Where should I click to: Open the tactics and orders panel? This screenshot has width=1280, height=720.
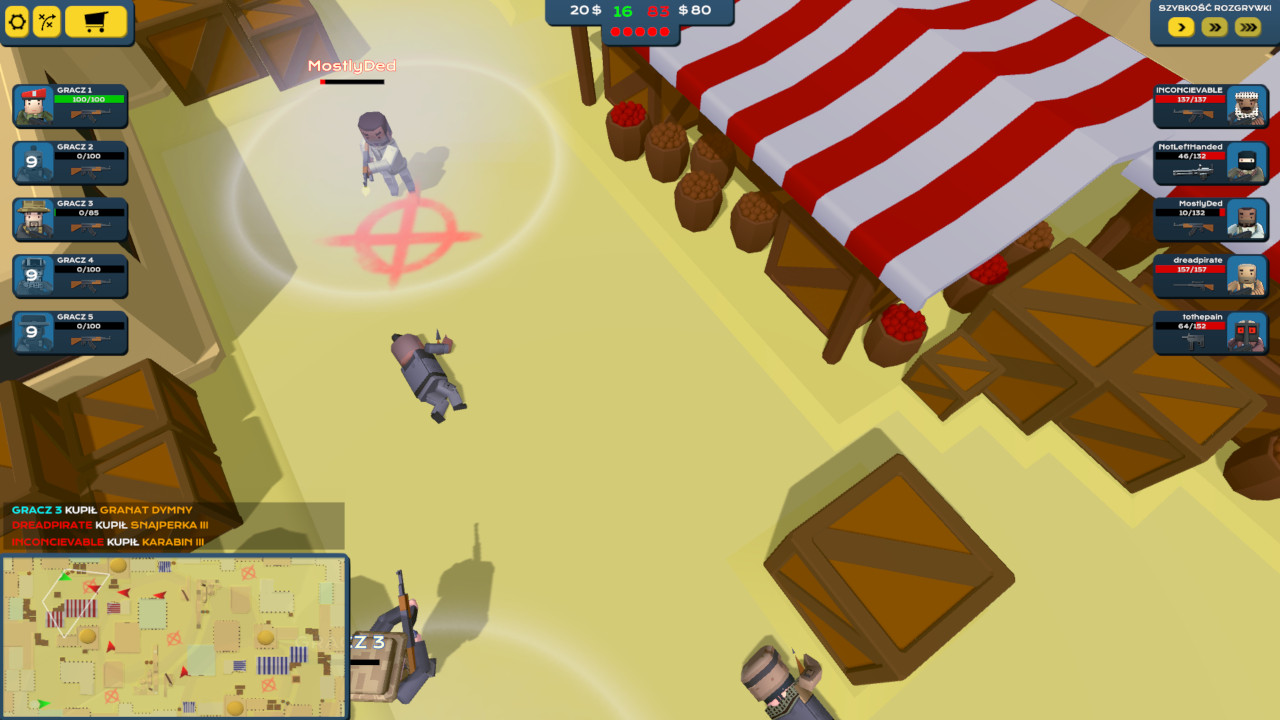[47, 21]
